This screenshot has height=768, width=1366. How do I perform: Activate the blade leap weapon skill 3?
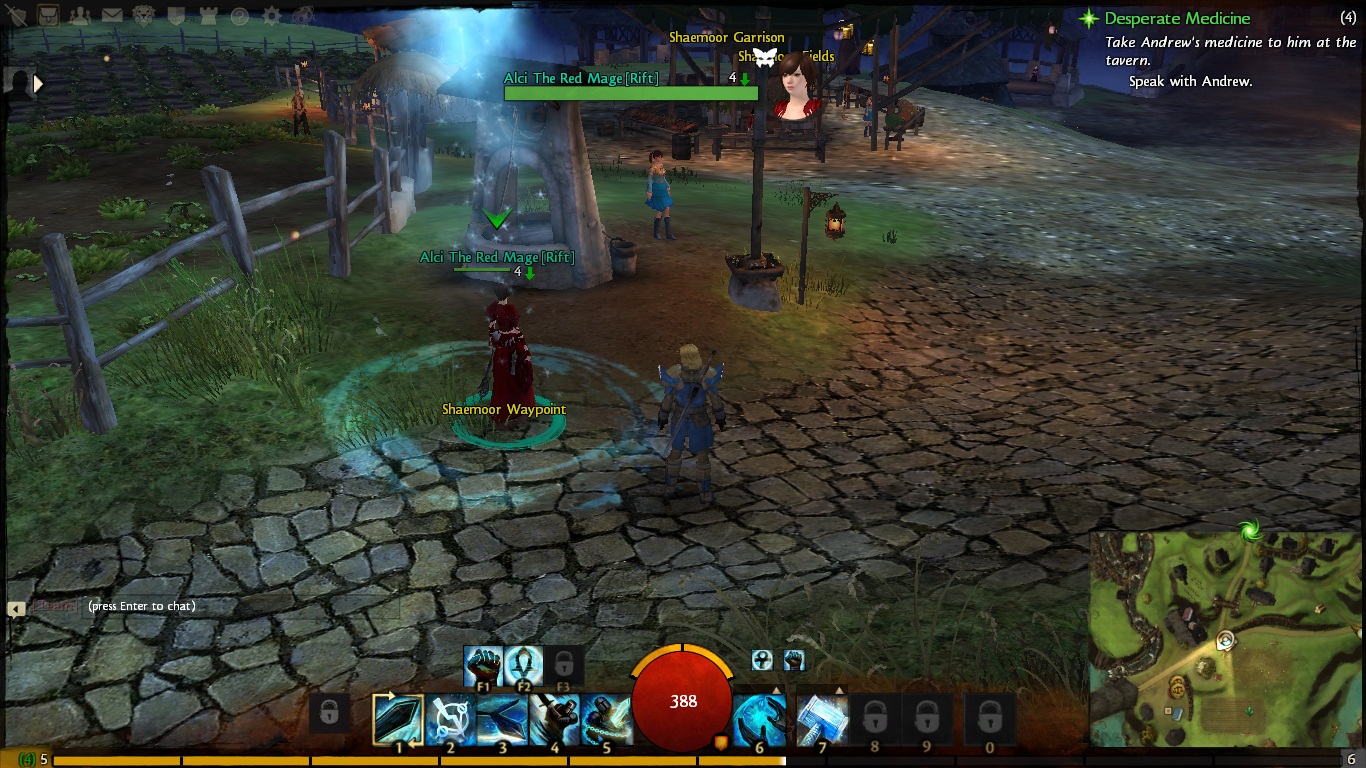(502, 719)
